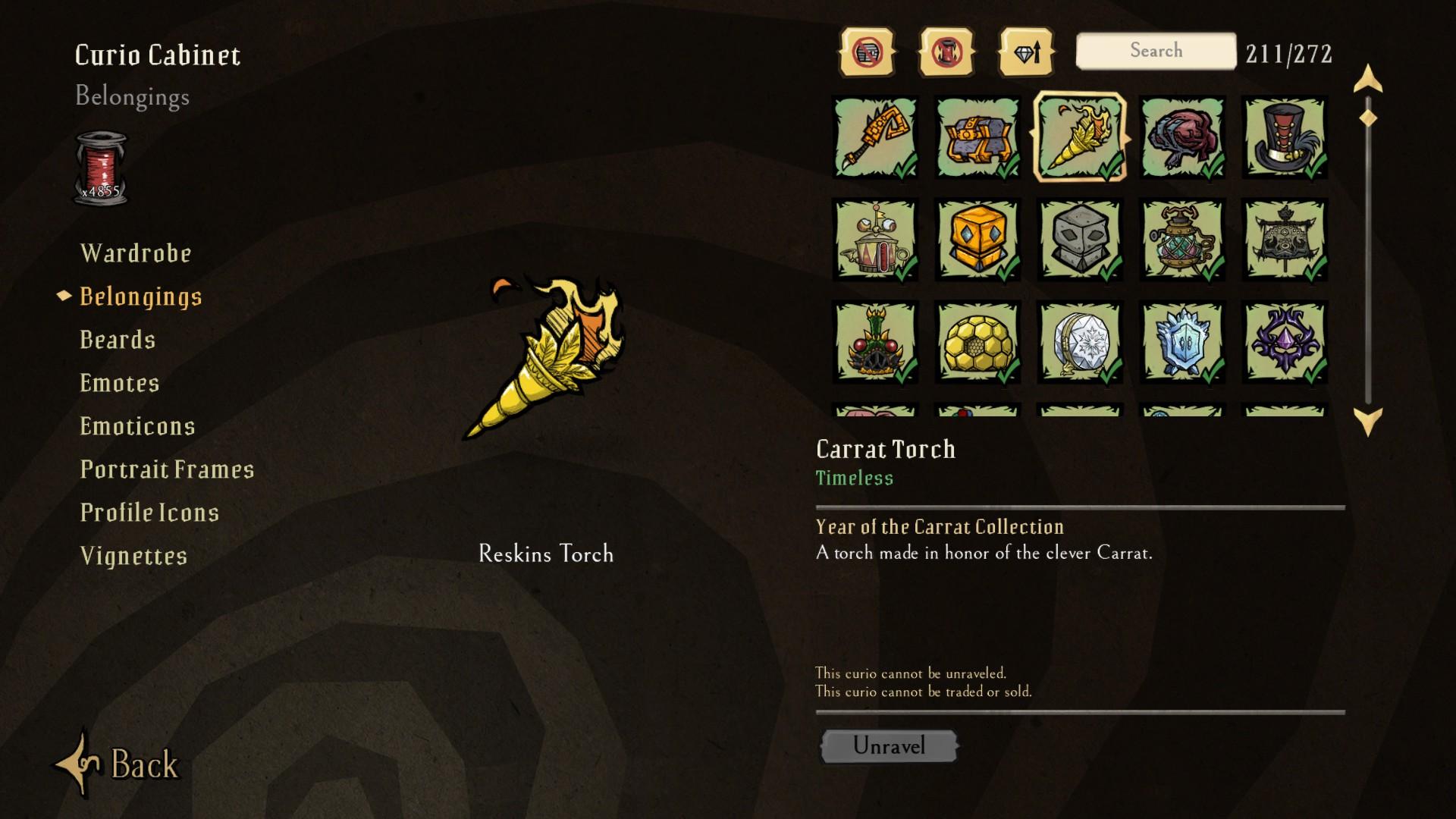1456x819 pixels.
Task: Click the down arrow of item list
Action: [x=1368, y=420]
